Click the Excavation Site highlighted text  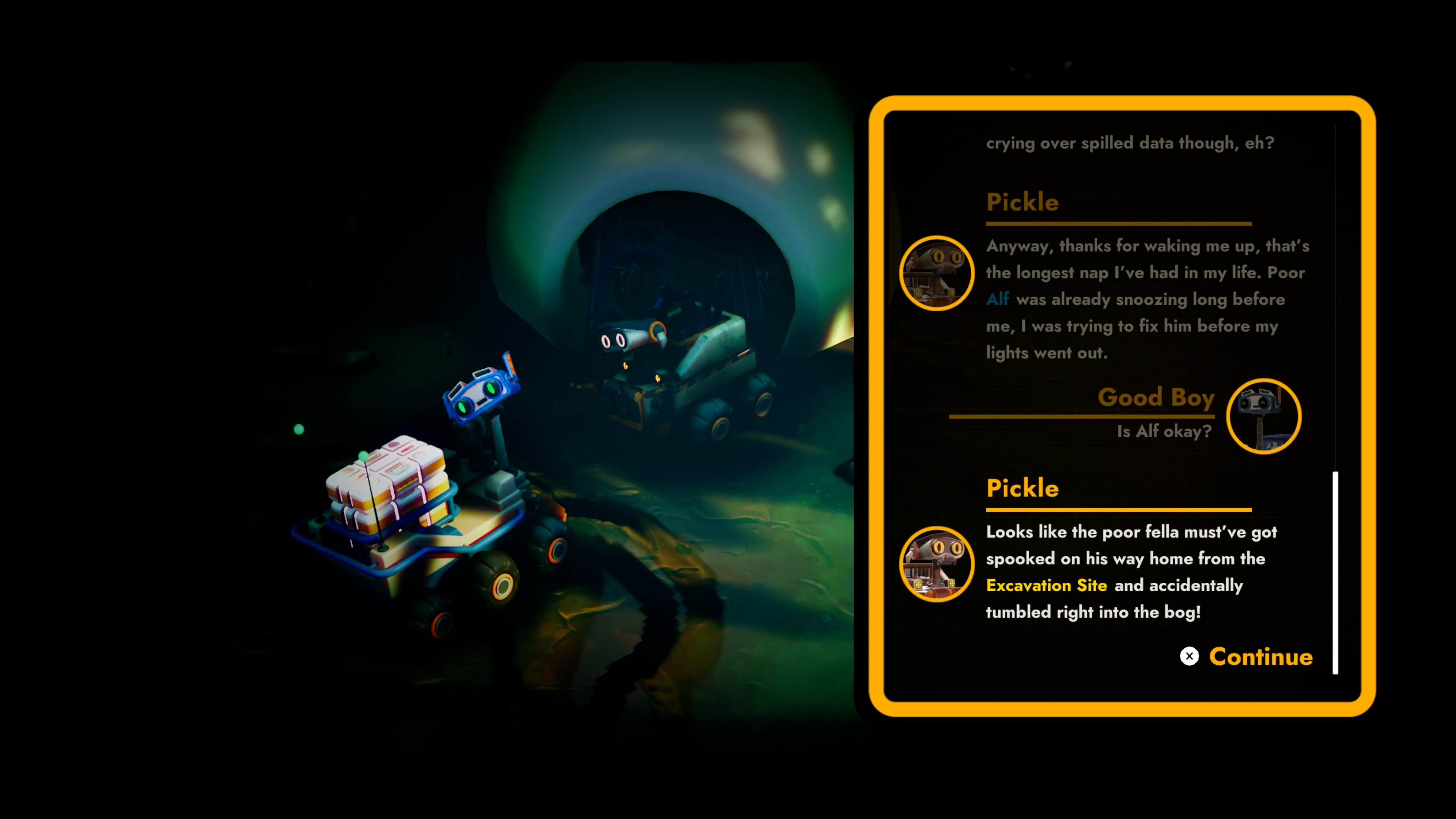[1047, 585]
